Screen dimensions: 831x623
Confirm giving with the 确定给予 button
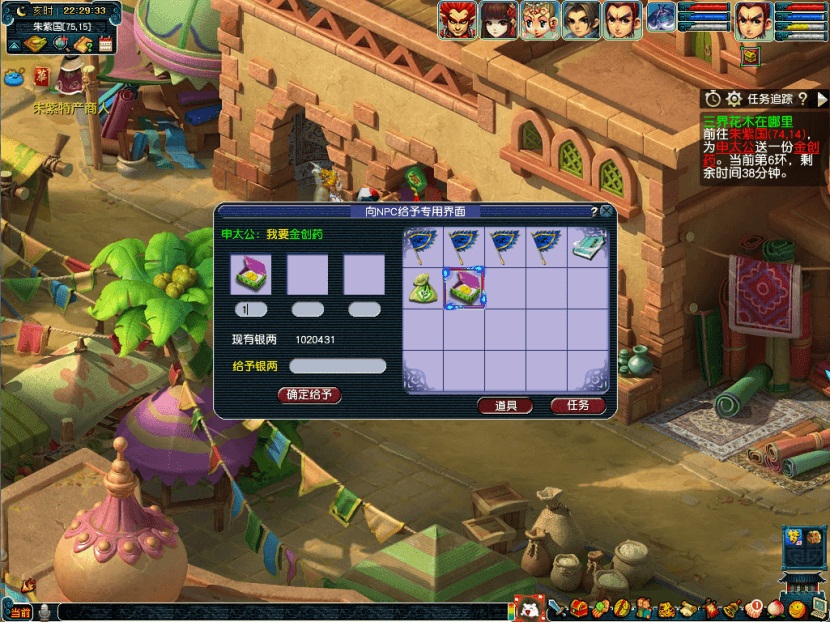(310, 395)
